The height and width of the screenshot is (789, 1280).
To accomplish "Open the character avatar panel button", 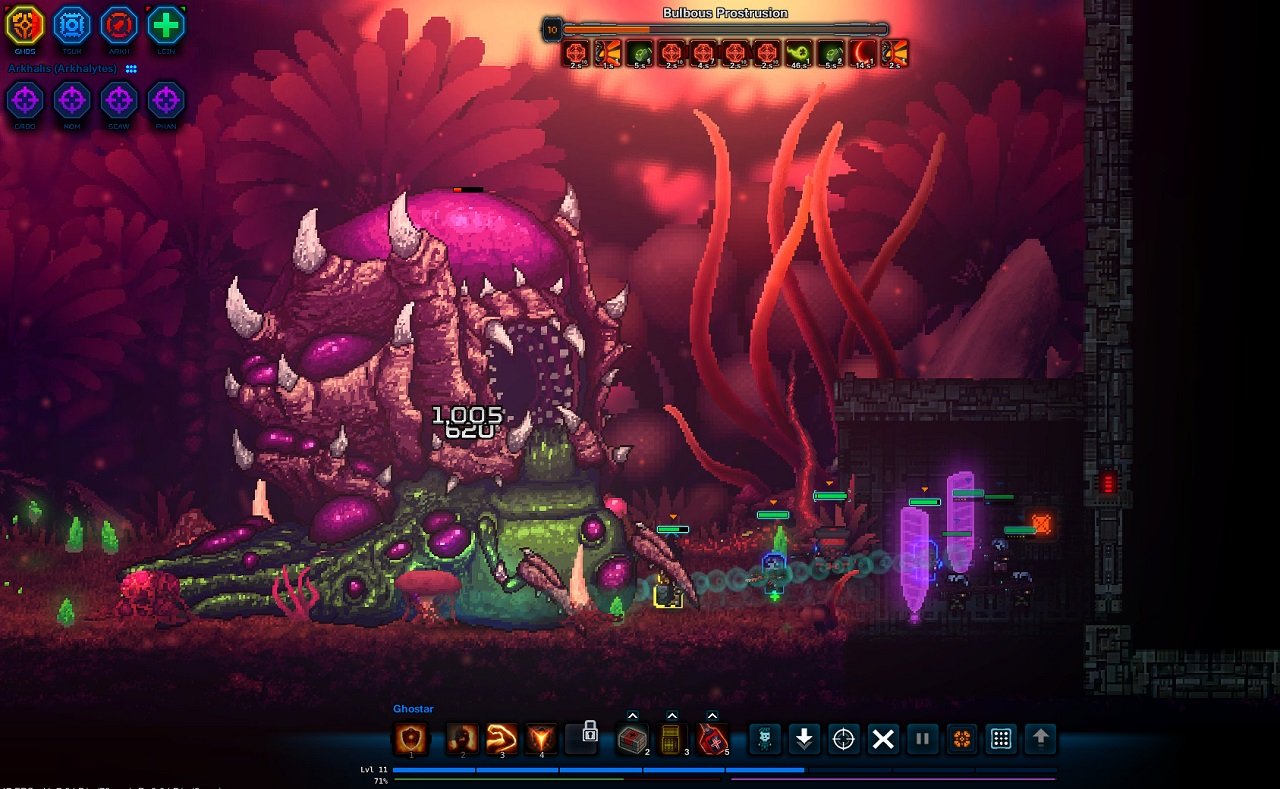I will point(765,740).
